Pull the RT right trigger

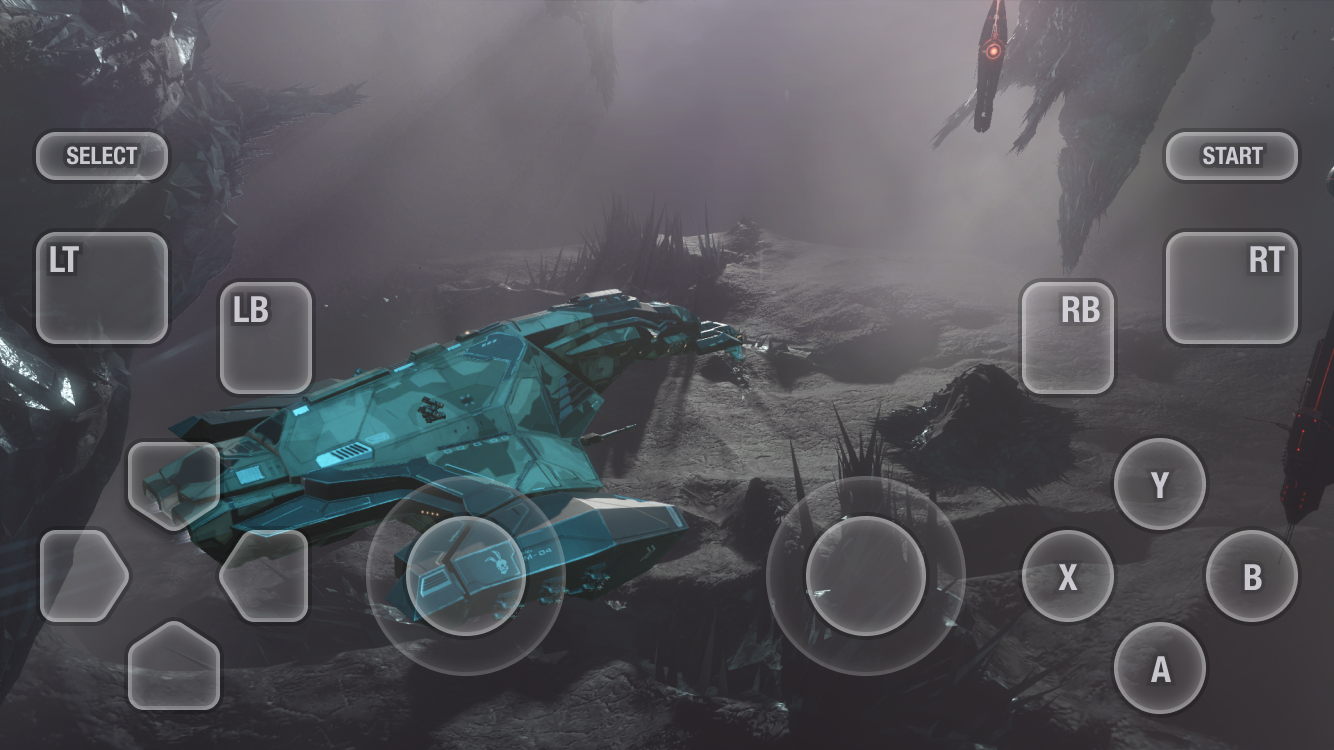click(x=1233, y=285)
